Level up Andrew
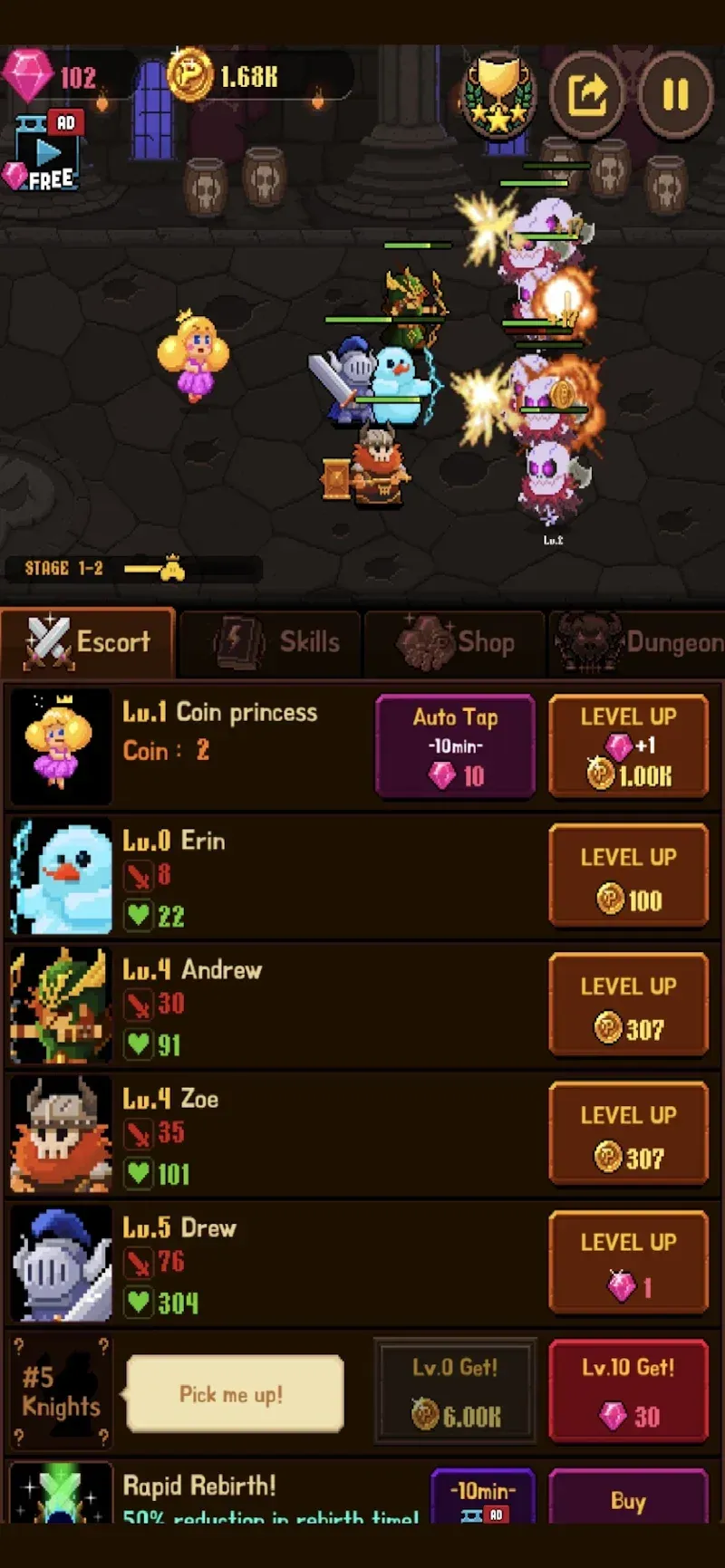This screenshot has width=725, height=1568. pyautogui.click(x=628, y=1005)
